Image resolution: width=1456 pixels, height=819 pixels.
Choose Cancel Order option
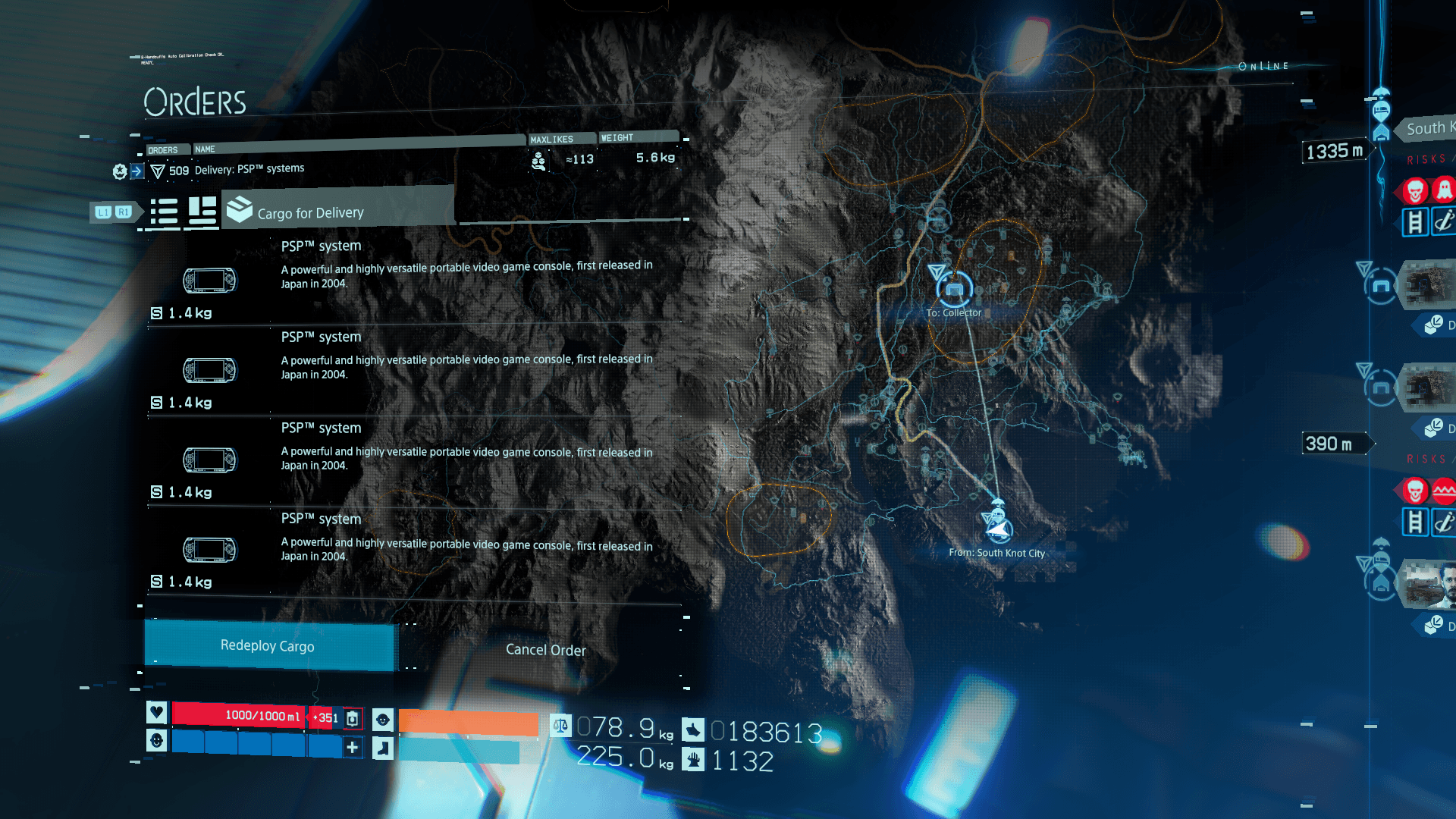[x=545, y=650]
